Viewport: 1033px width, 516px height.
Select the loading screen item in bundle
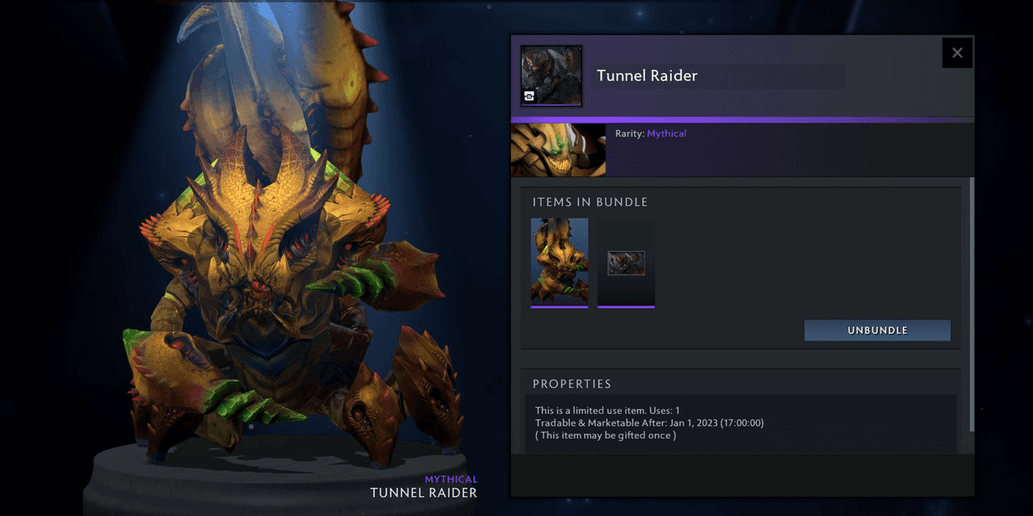[626, 263]
